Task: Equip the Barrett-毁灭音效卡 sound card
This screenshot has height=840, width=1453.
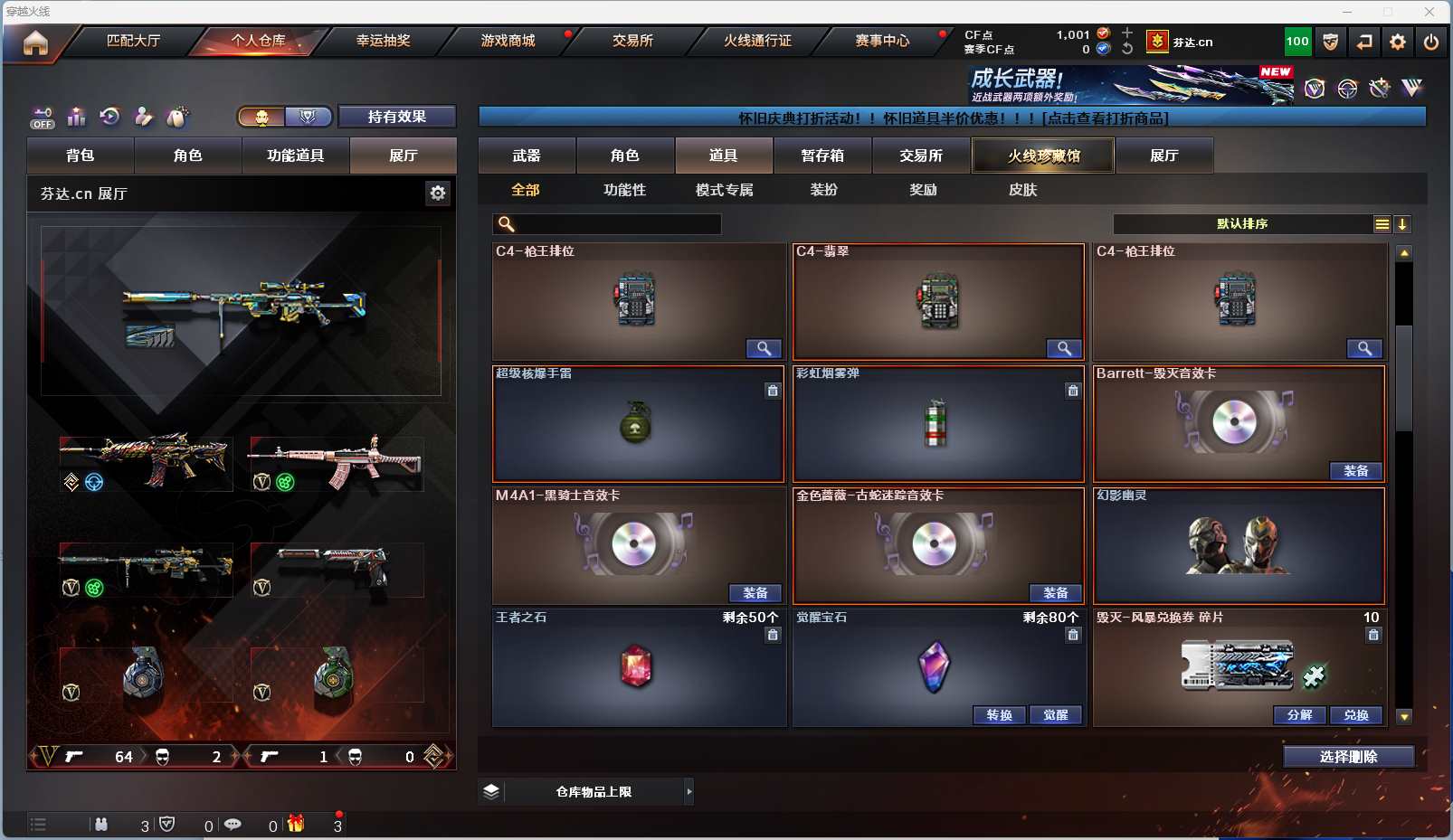Action: click(x=1355, y=471)
